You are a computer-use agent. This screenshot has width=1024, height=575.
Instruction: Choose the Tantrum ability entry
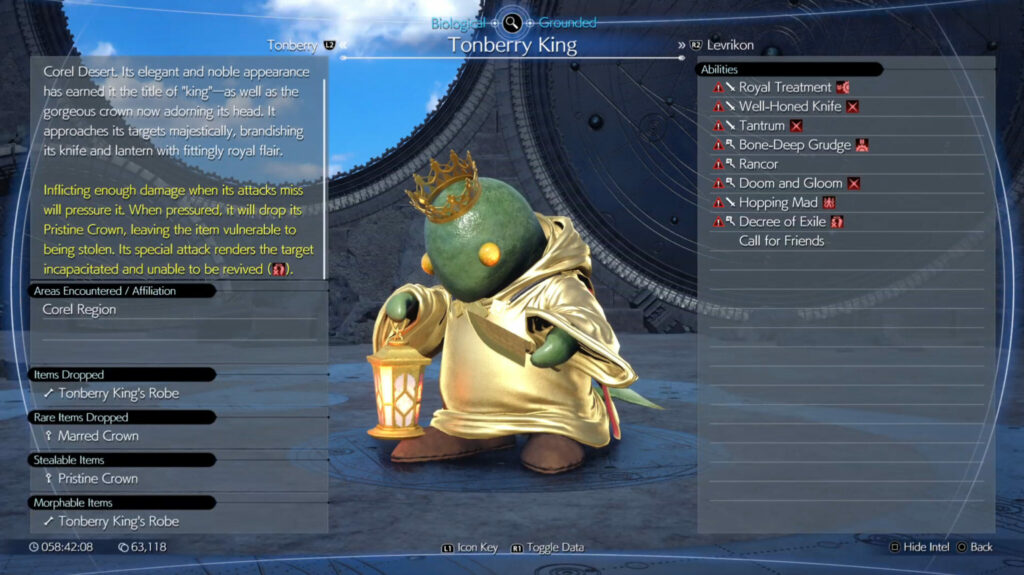click(x=762, y=126)
